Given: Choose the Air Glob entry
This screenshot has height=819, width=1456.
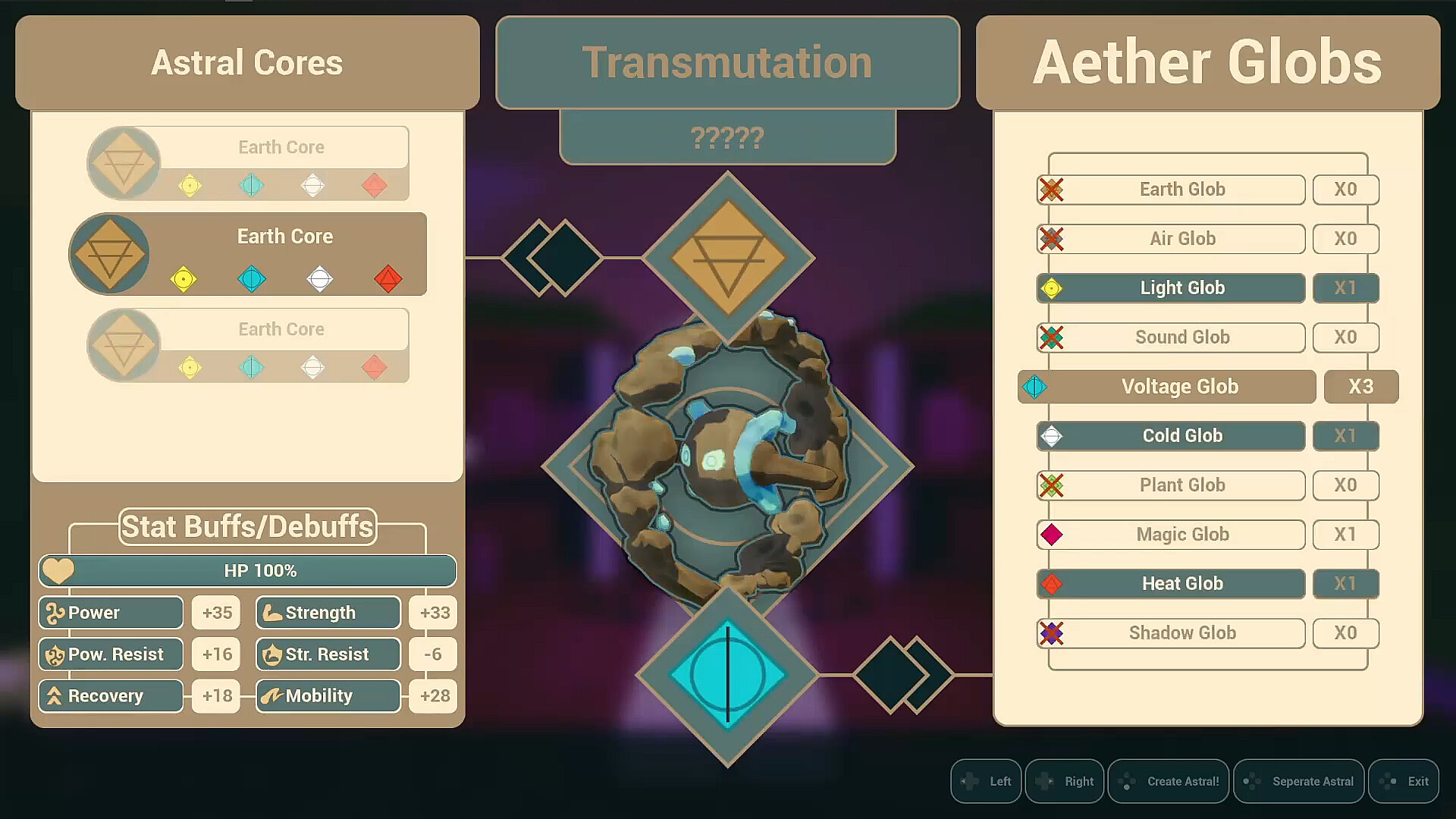Looking at the screenshot, I should 1181,239.
